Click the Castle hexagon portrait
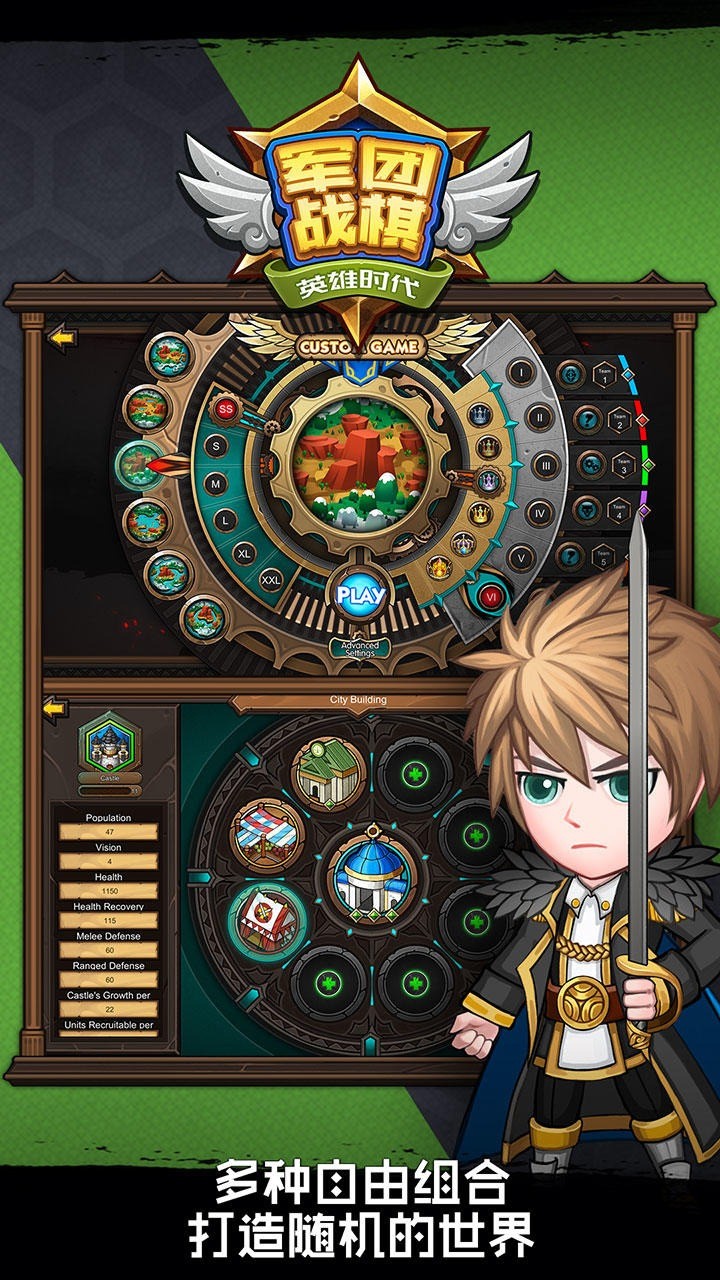The width and height of the screenshot is (720, 1280). [110, 743]
